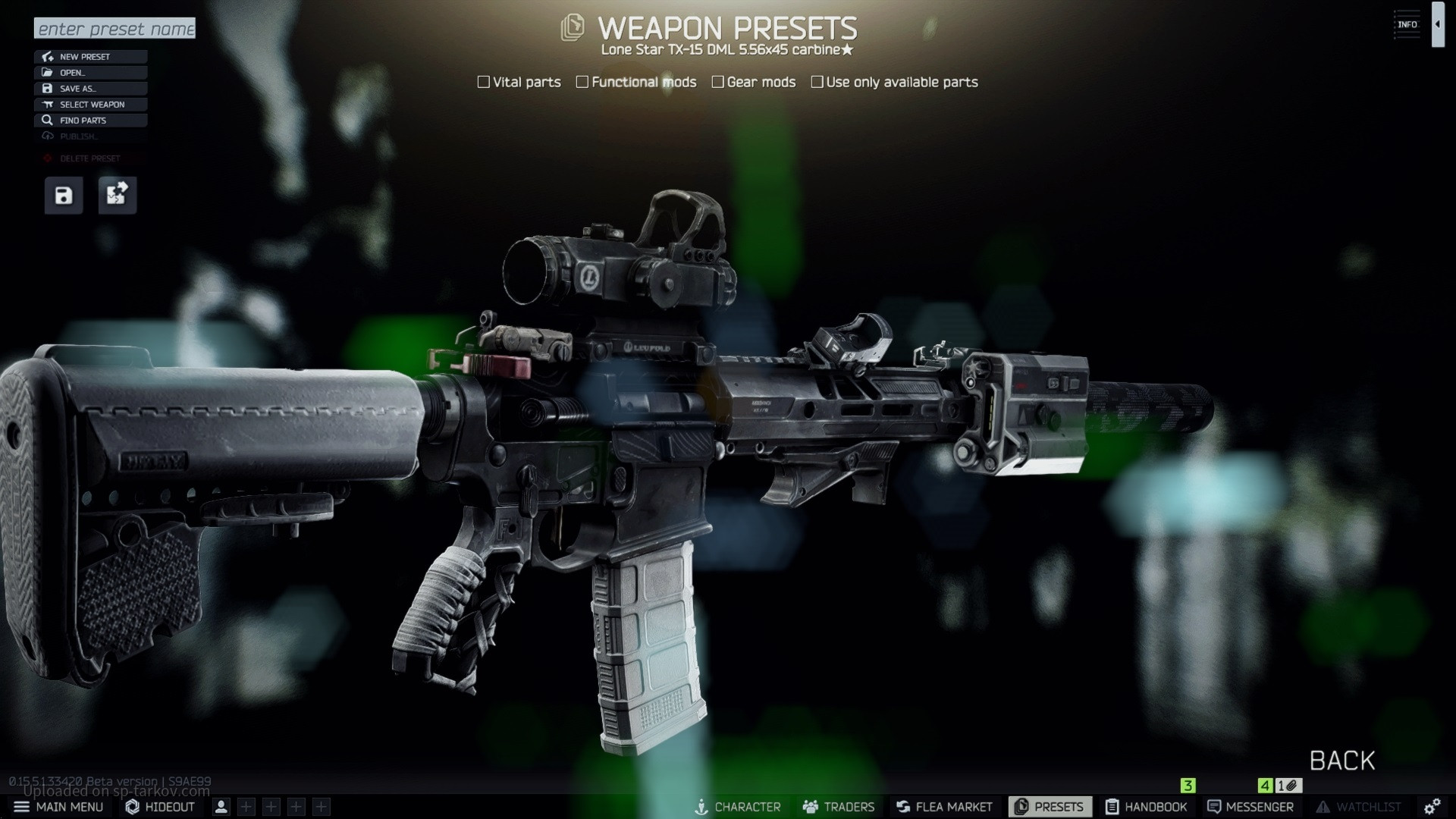Open an existing preset
This screenshot has width=1456, height=819.
pos(90,73)
